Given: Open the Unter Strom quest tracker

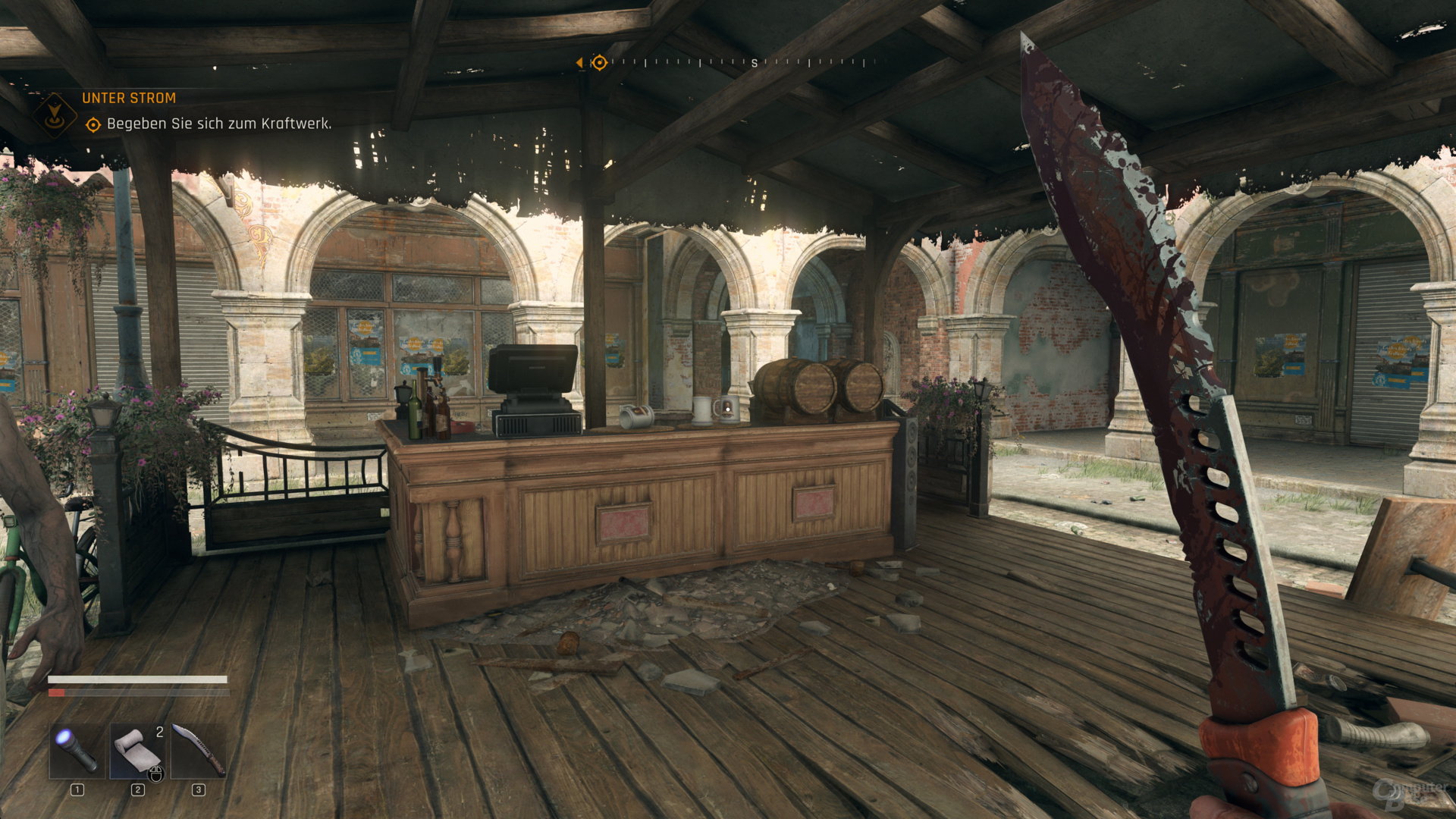Looking at the screenshot, I should pyautogui.click(x=129, y=99).
